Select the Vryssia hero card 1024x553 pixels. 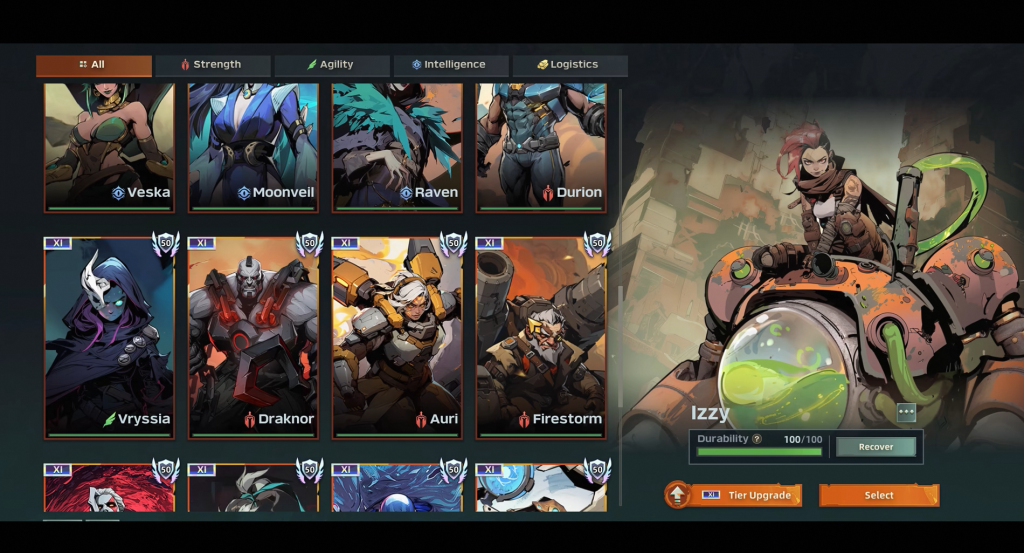pos(109,337)
